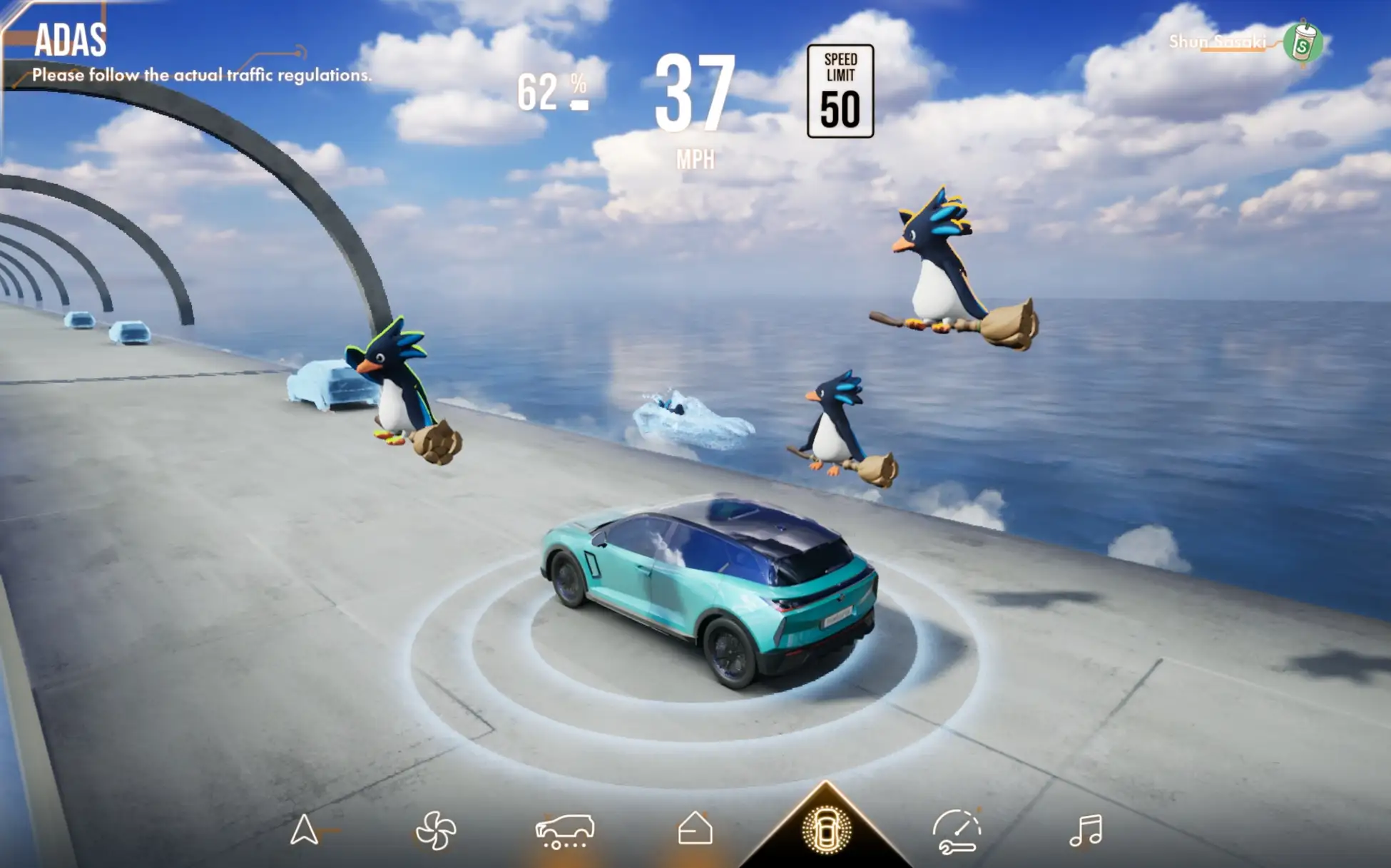Show the vehicle status screen
The image size is (1391, 868).
click(x=565, y=831)
